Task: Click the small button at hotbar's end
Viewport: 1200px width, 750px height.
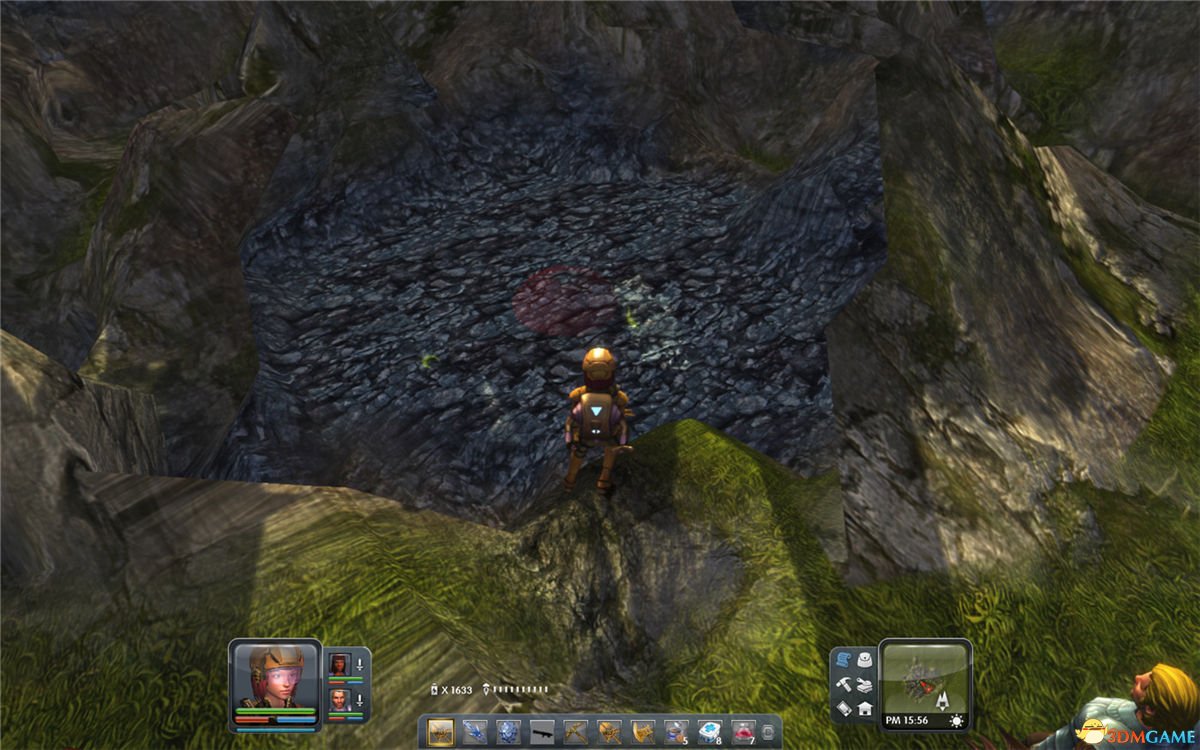Action: 768,732
